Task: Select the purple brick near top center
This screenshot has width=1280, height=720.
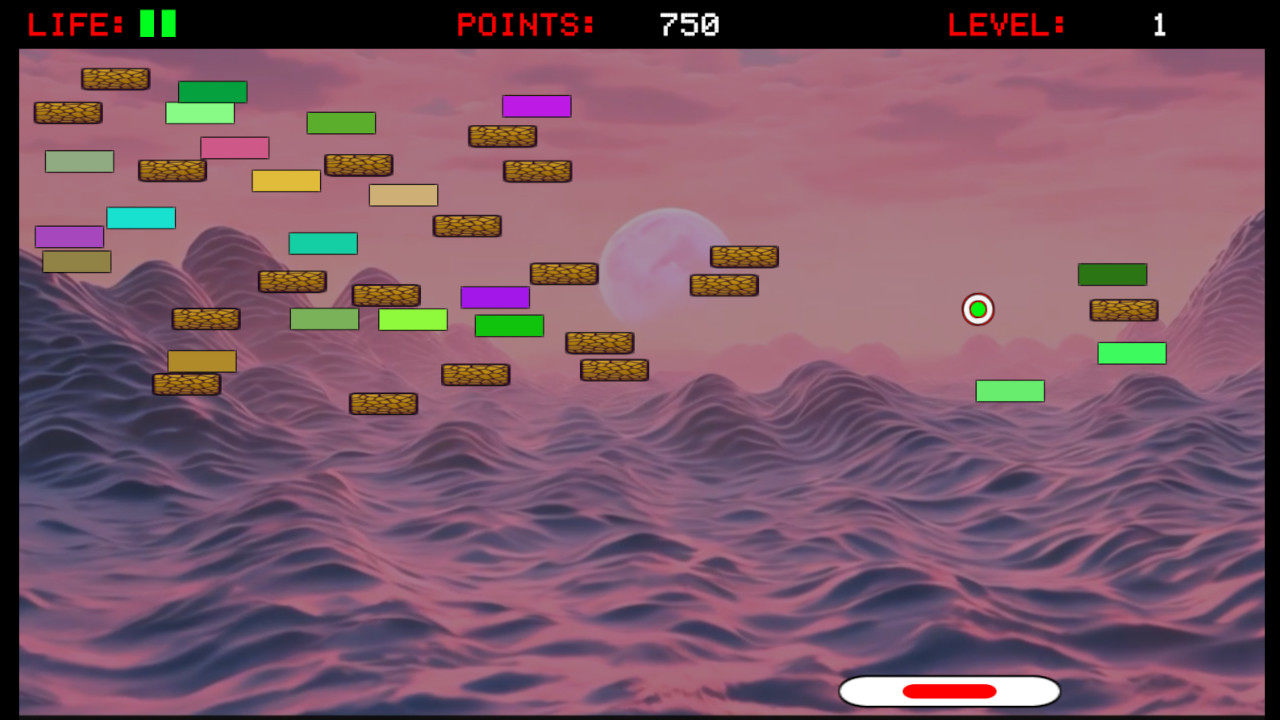Action: [x=536, y=106]
